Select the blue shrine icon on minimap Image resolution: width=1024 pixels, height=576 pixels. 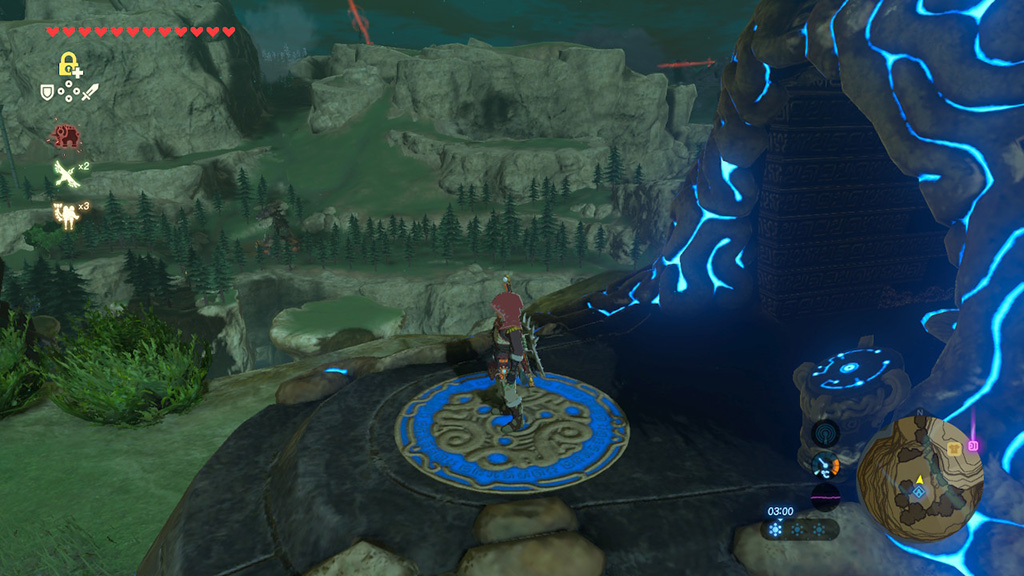coord(919,491)
